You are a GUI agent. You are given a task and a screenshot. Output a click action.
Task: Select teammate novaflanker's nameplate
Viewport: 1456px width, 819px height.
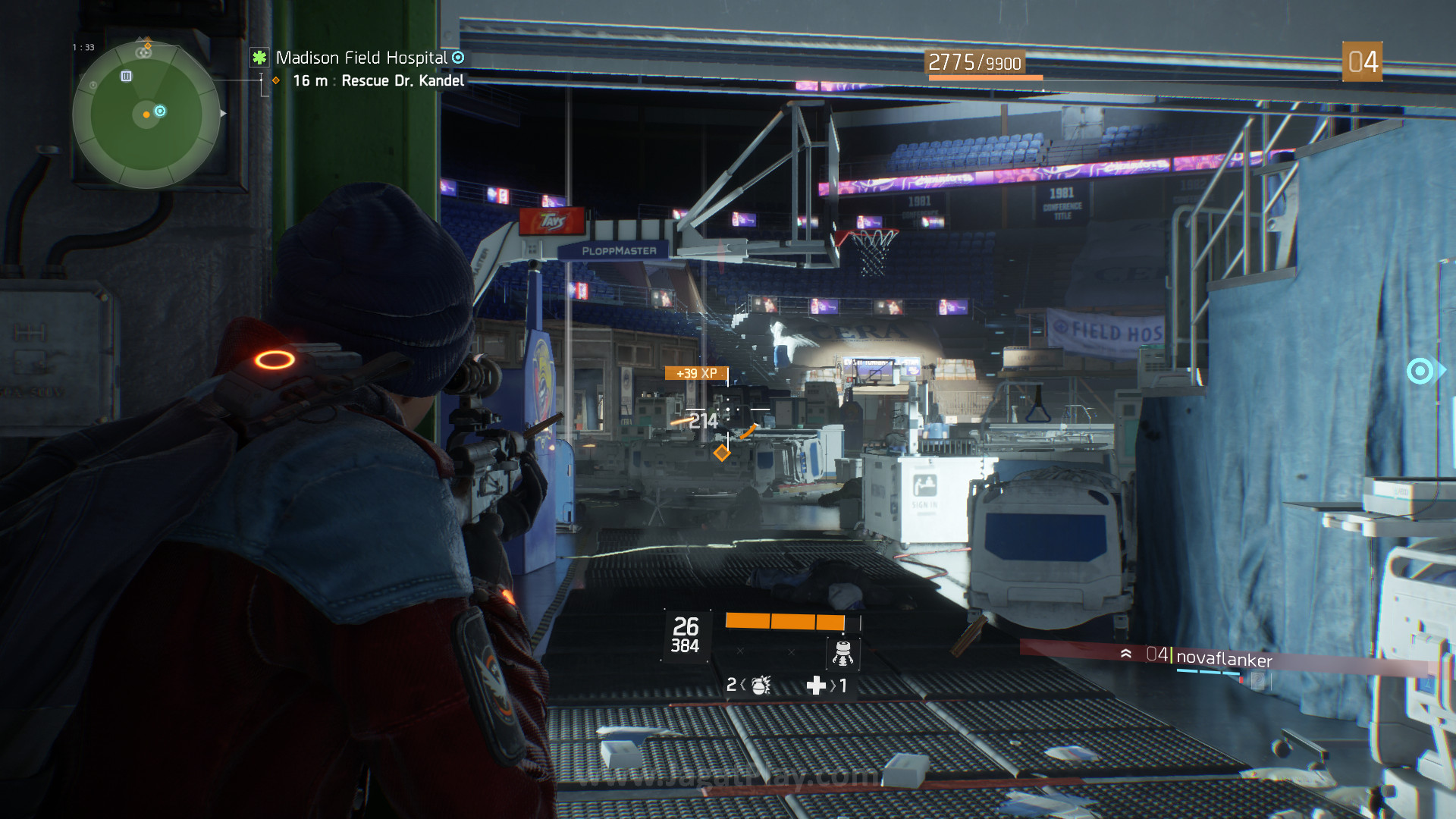[x=1223, y=659]
